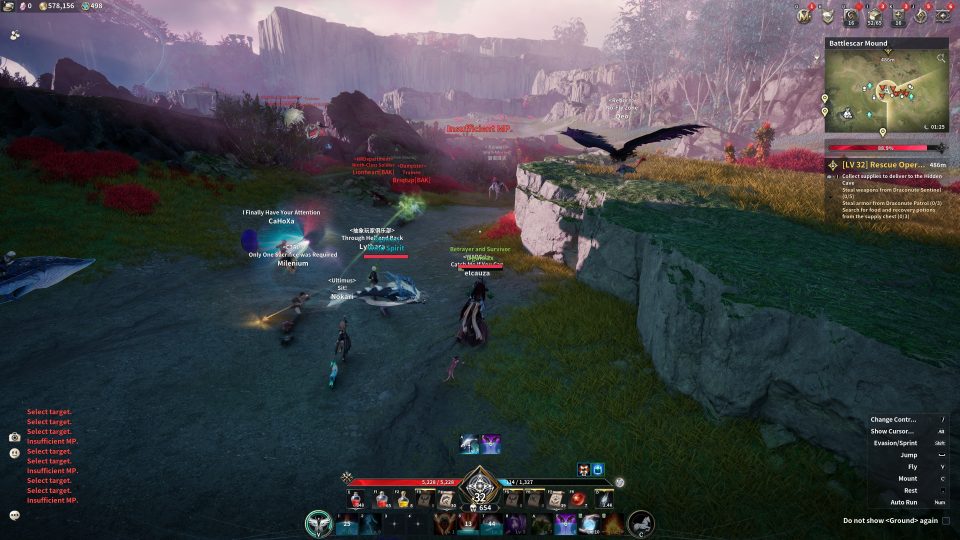Viewport: 960px width, 540px height.
Task: Use the yellow potion hotbar slot
Action: pos(402,499)
